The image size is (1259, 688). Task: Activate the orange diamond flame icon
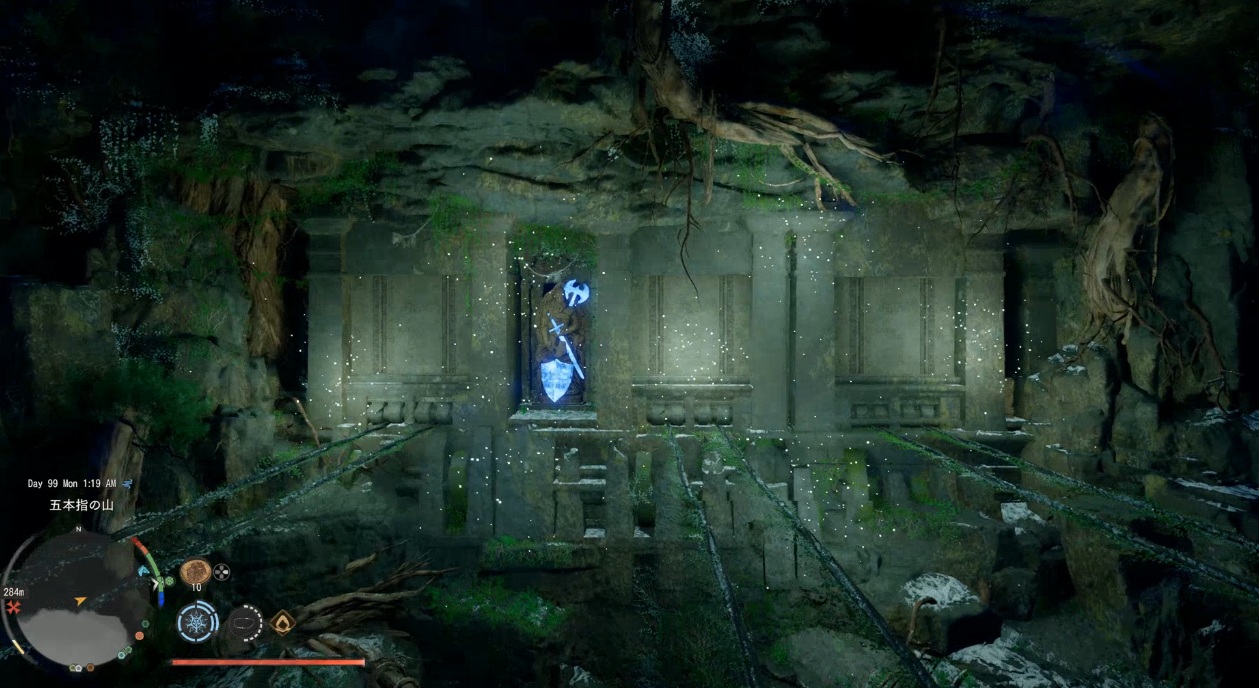point(282,623)
